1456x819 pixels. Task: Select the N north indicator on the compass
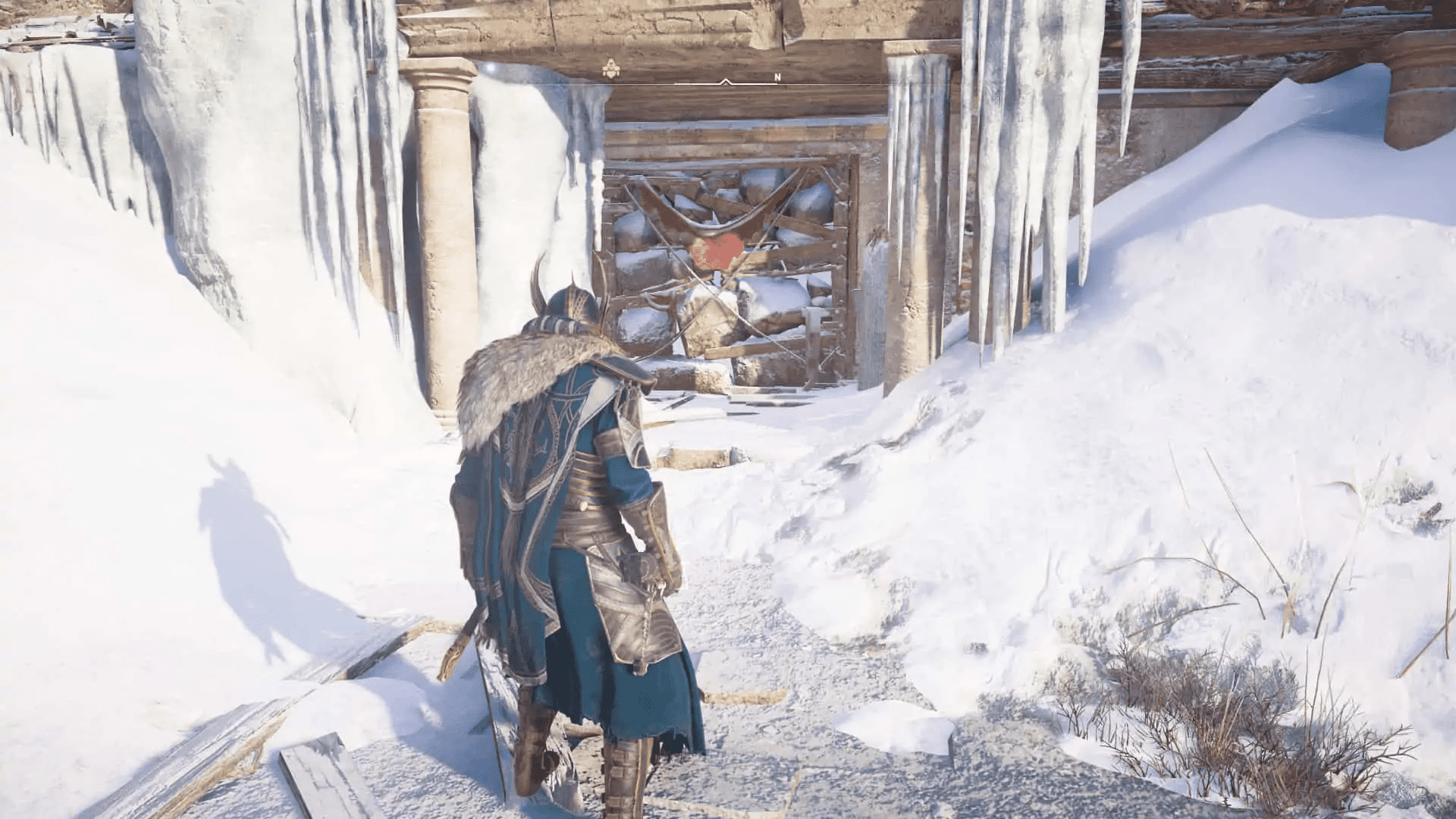(777, 77)
